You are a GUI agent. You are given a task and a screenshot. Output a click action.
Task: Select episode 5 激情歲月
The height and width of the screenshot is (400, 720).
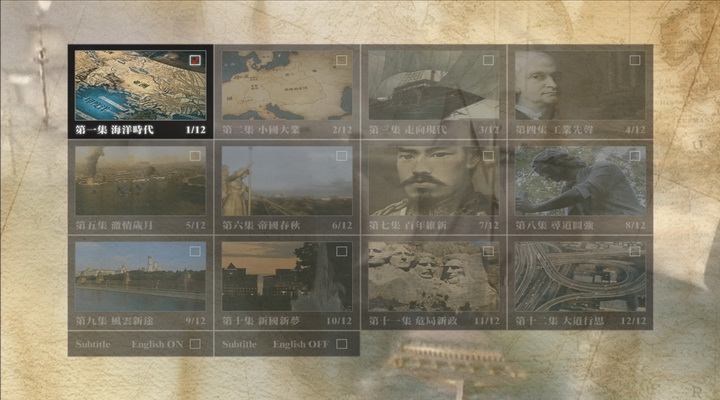(x=140, y=187)
